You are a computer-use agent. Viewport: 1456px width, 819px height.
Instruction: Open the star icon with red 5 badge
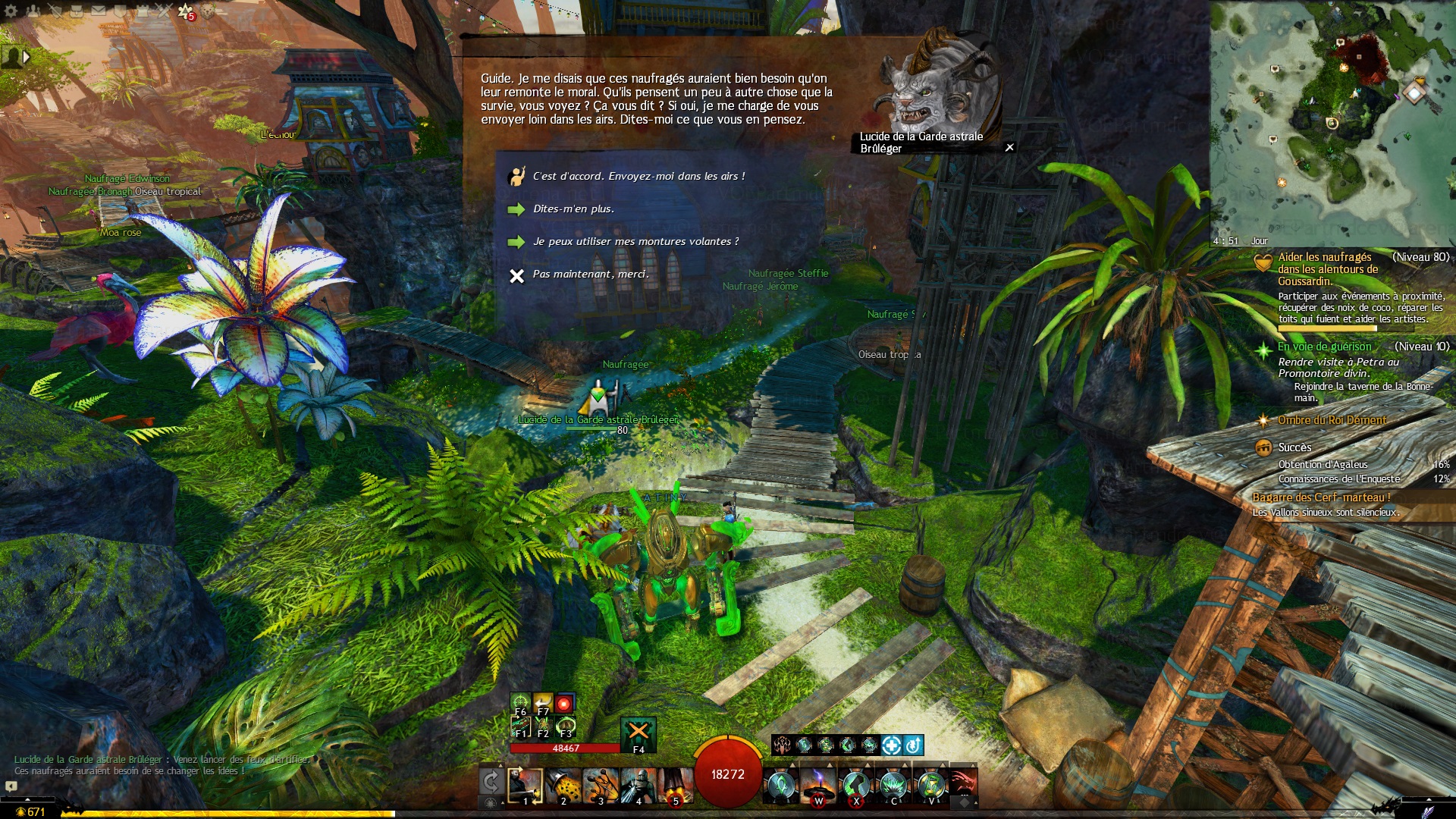point(185,11)
